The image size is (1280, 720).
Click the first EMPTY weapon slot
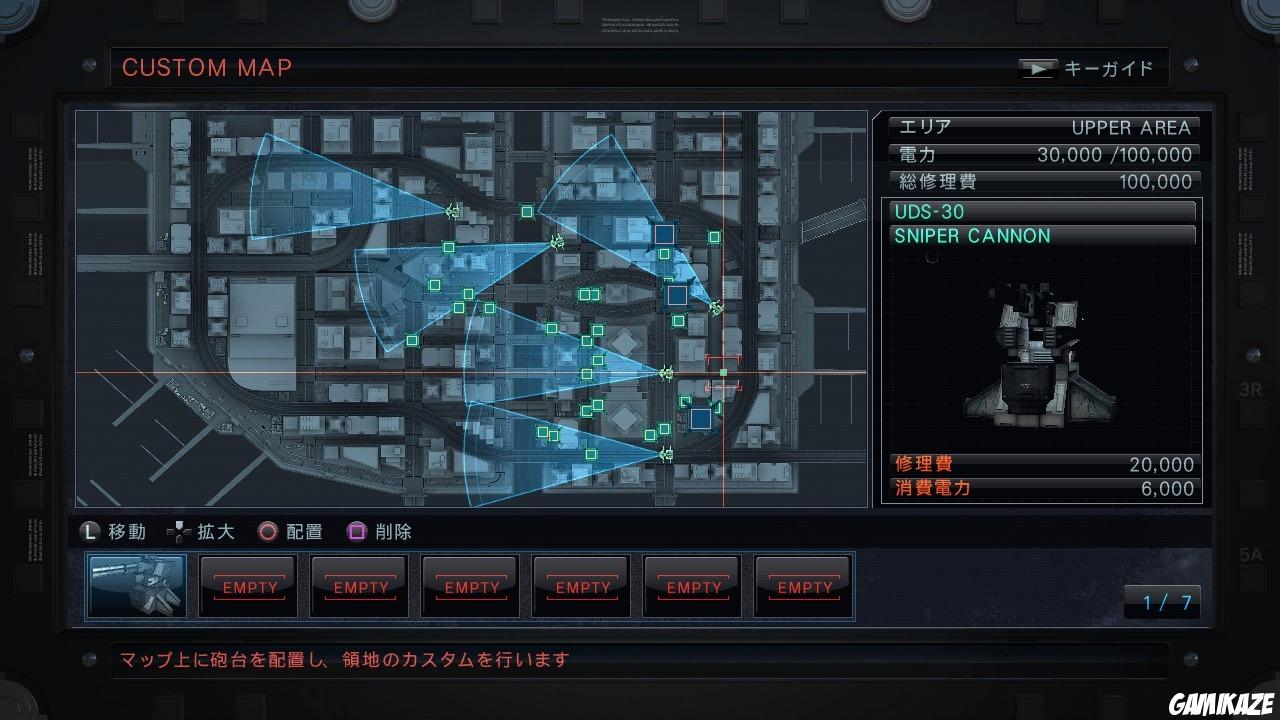(247, 586)
